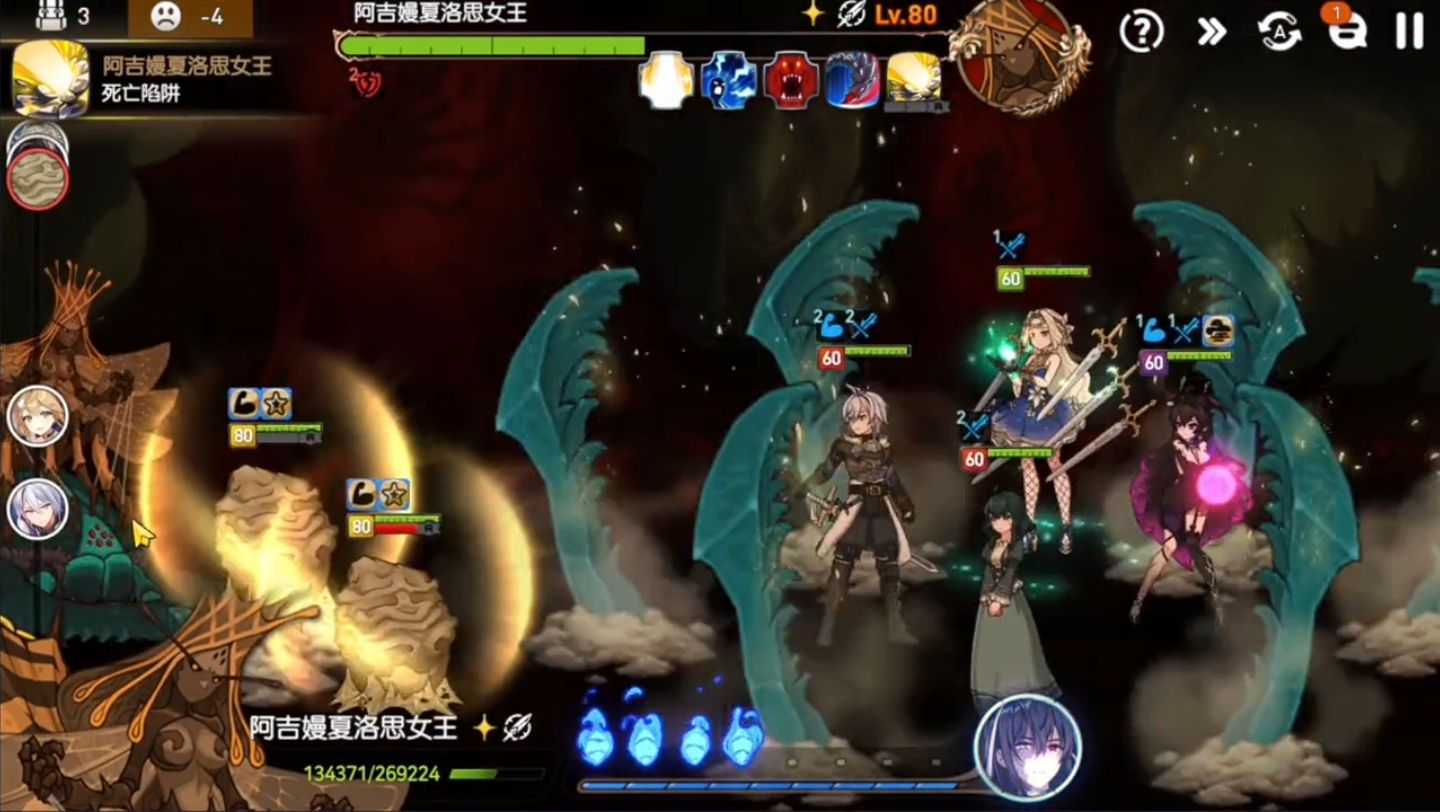Toggle auto battle mode
Screen dimensions: 1440x812
(1279, 32)
